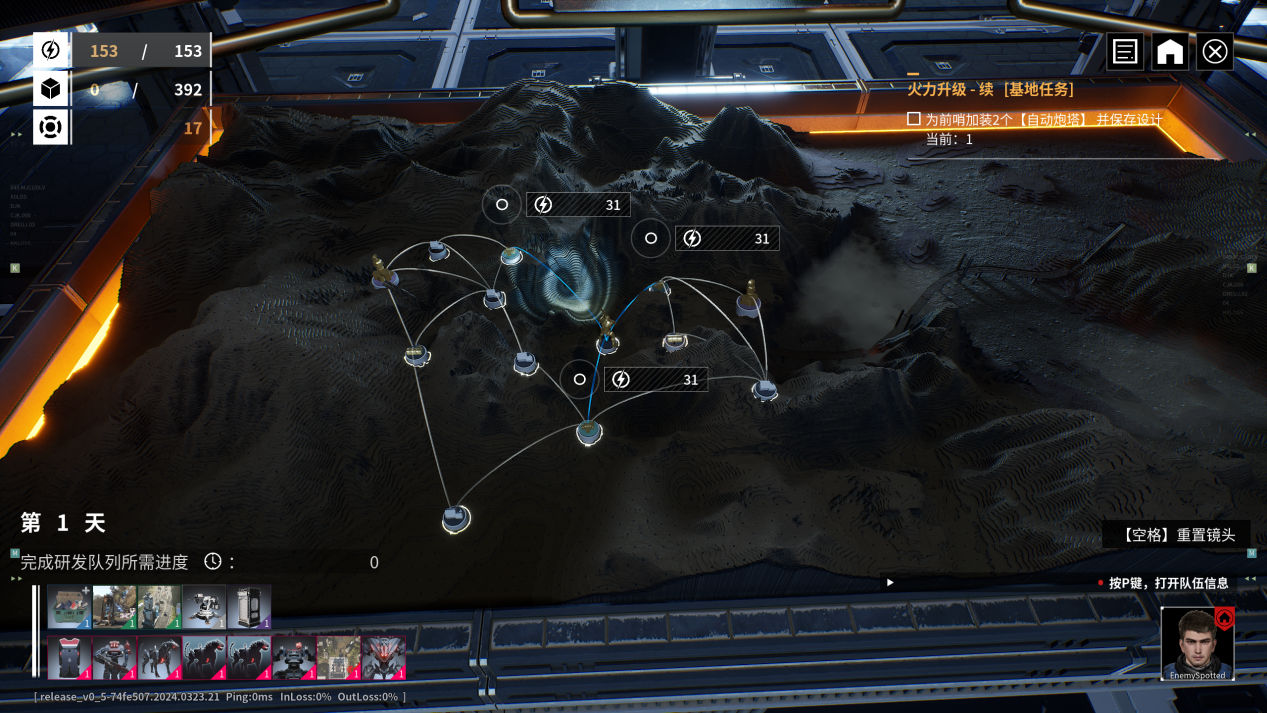The height and width of the screenshot is (713, 1267).
Task: Select the spiked alien creature card
Action: tap(384, 658)
